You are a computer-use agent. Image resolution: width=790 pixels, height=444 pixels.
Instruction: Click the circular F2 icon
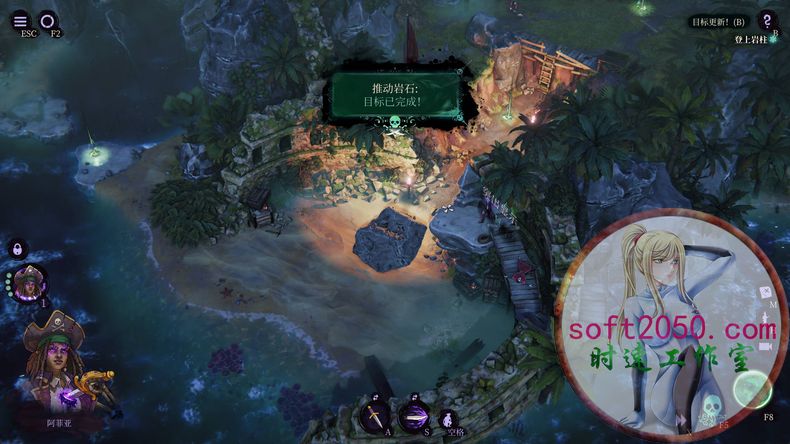tap(48, 20)
